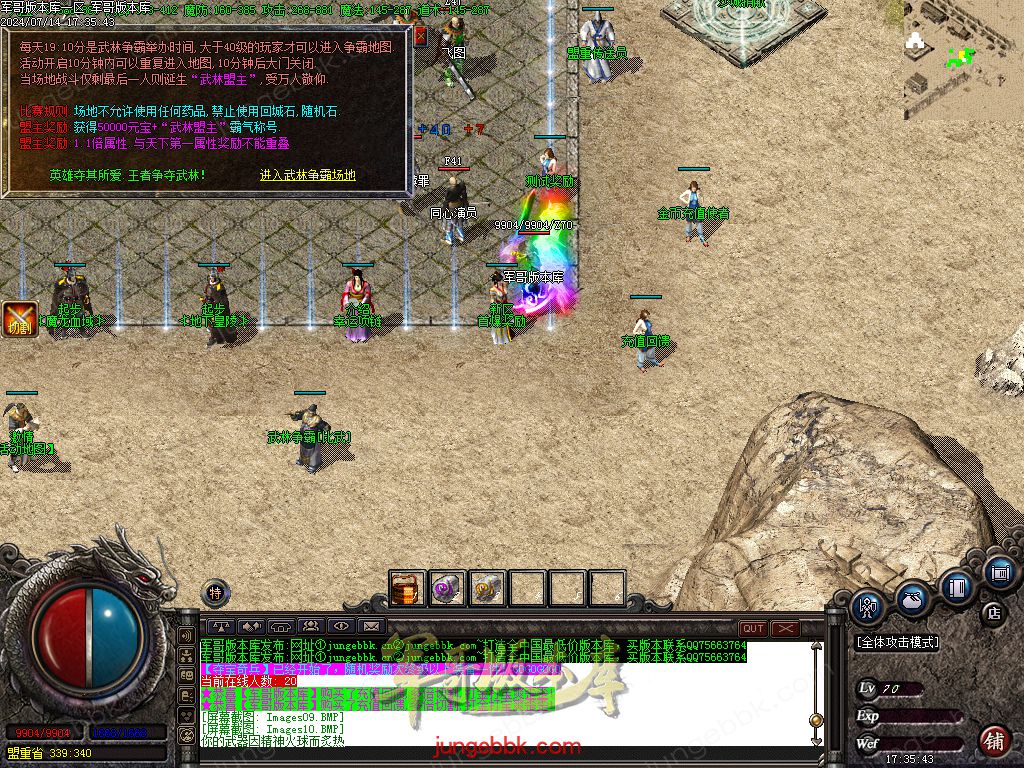Close the NPC dialogue window
The image size is (1024, 768).
421,36
